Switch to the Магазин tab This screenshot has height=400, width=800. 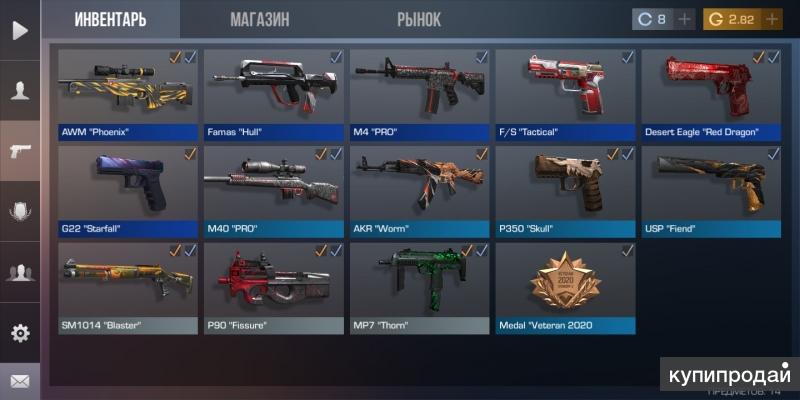(x=259, y=19)
